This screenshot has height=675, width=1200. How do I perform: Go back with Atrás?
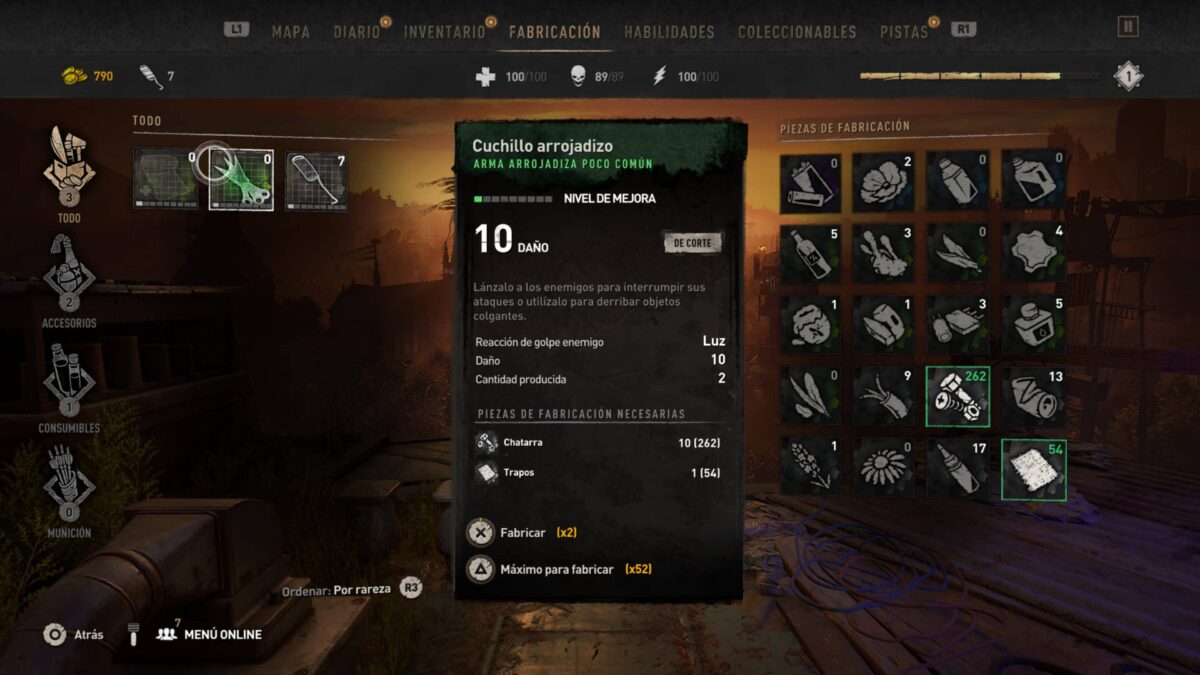point(74,634)
